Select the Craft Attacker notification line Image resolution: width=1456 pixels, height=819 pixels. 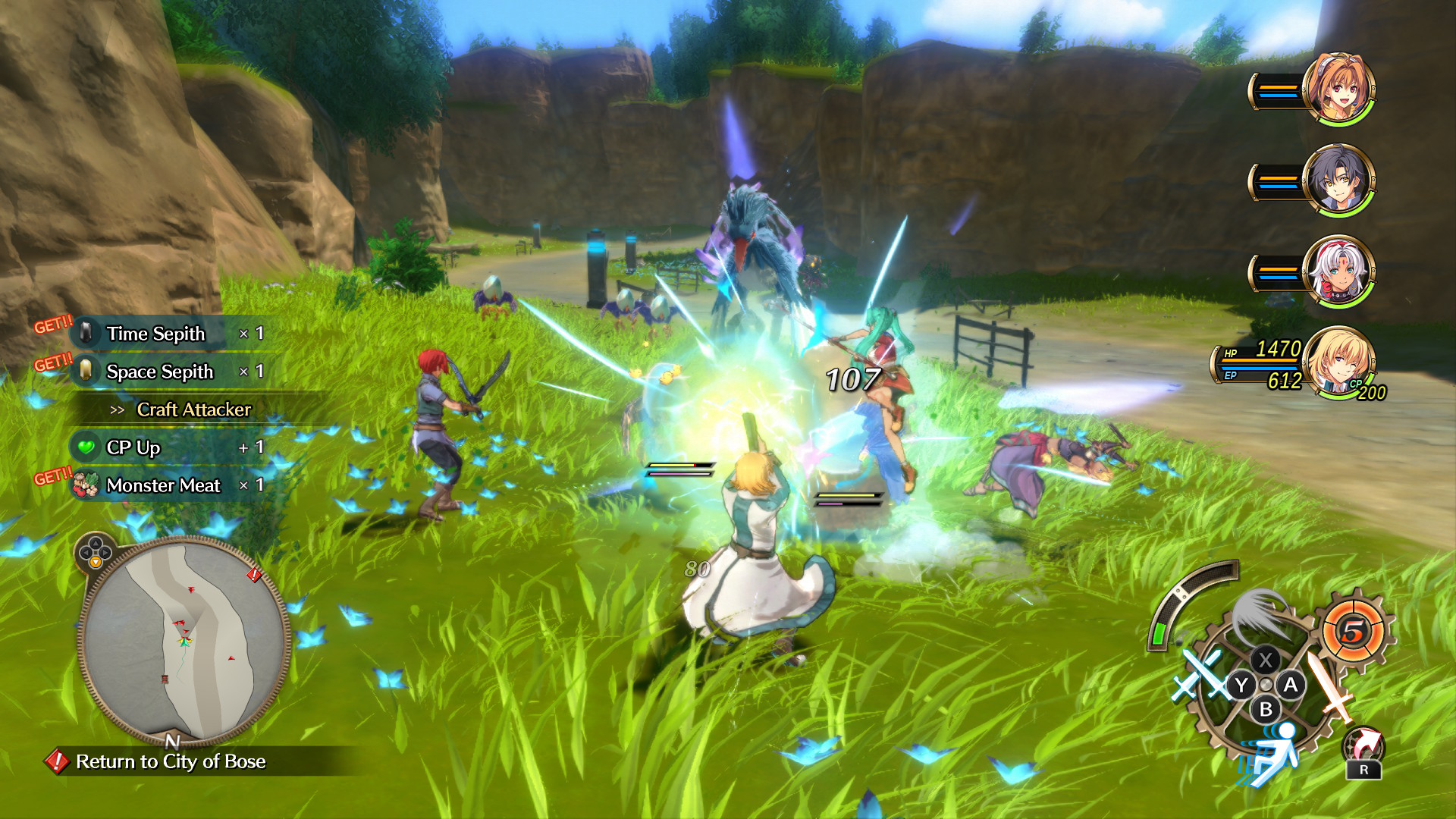pos(193,409)
